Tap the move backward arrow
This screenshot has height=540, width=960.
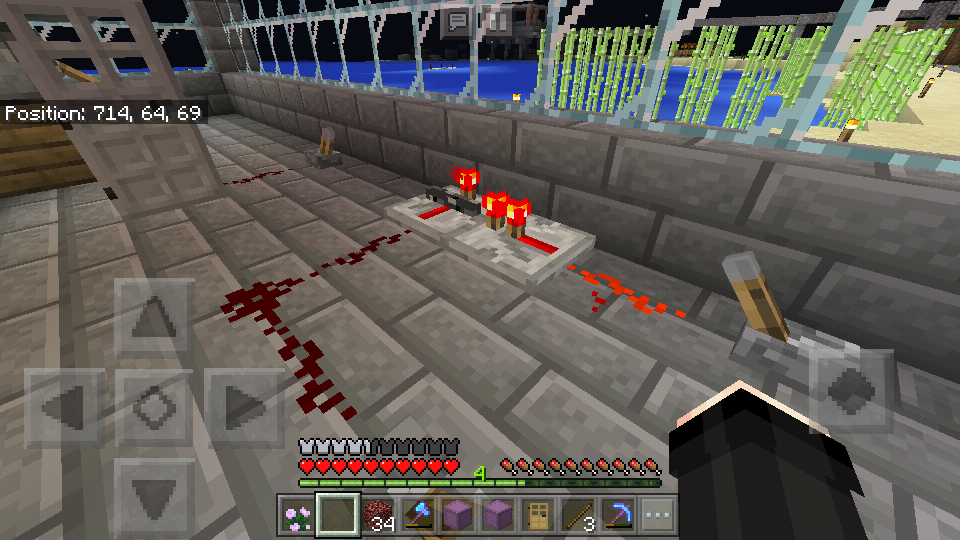[x=153, y=495]
